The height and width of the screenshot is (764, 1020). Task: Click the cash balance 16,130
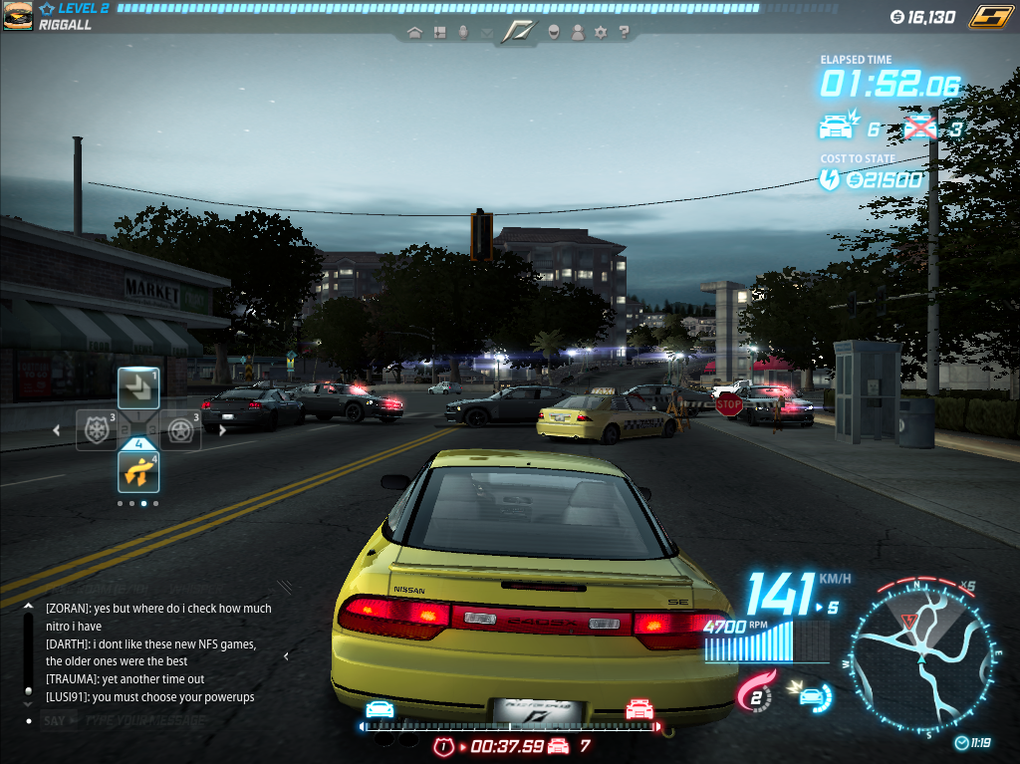(x=923, y=17)
